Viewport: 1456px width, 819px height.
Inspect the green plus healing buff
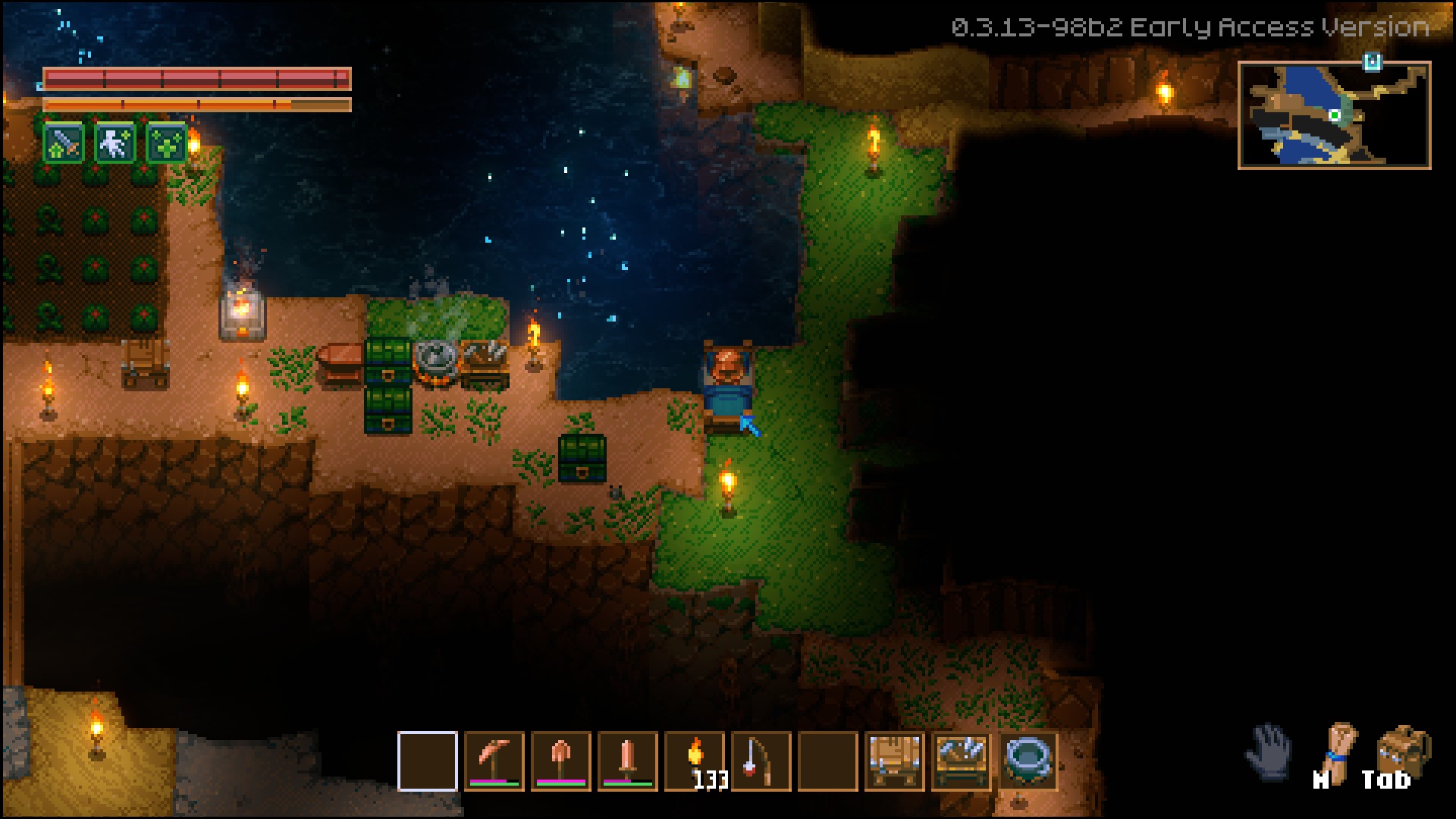pyautogui.click(x=167, y=143)
